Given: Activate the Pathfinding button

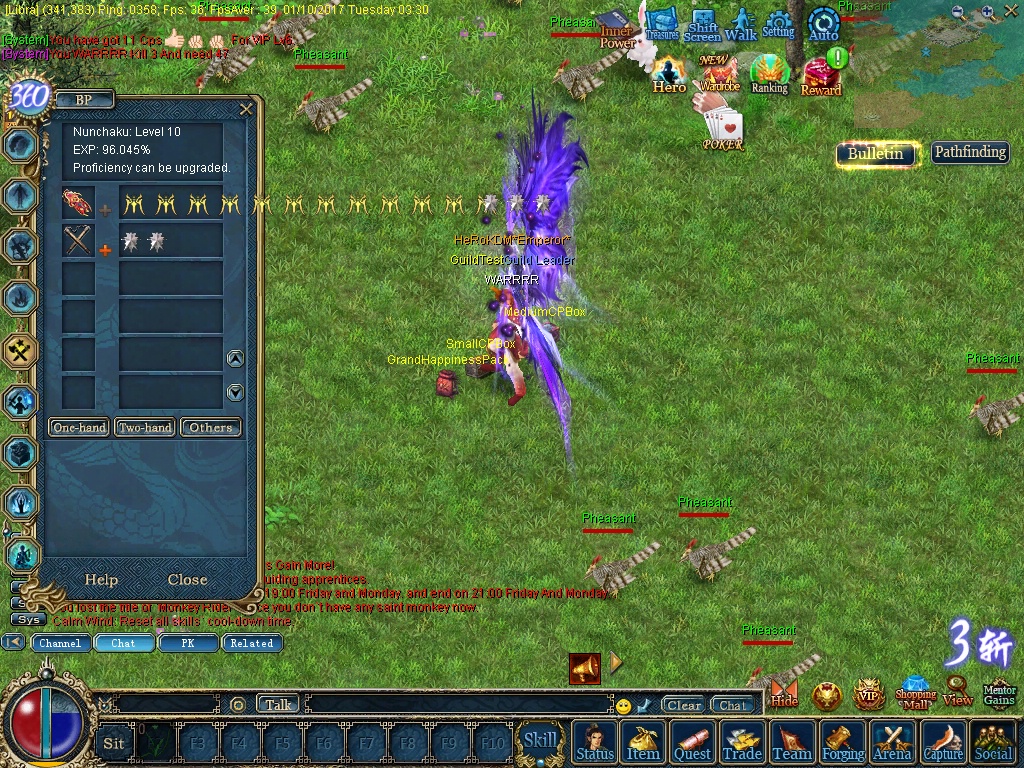Looking at the screenshot, I should point(969,153).
